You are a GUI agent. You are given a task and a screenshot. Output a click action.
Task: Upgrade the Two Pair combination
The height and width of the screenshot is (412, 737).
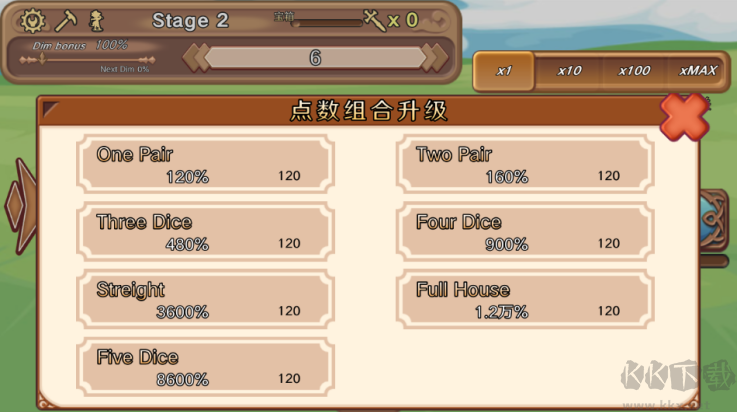pyautogui.click(x=525, y=164)
